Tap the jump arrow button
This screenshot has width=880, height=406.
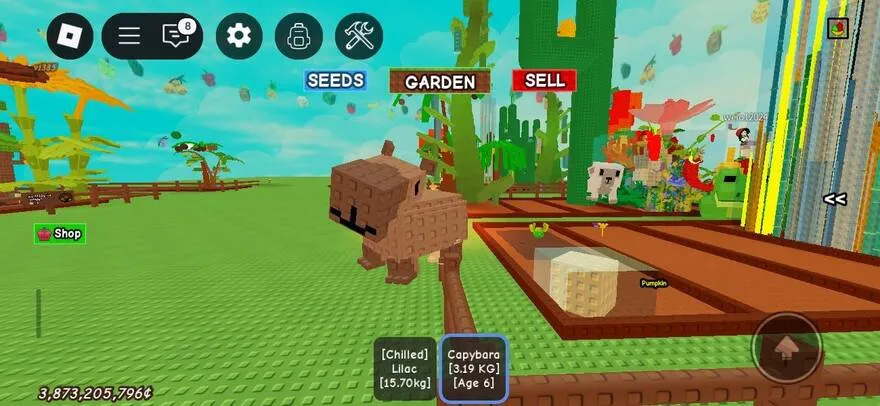(x=787, y=348)
